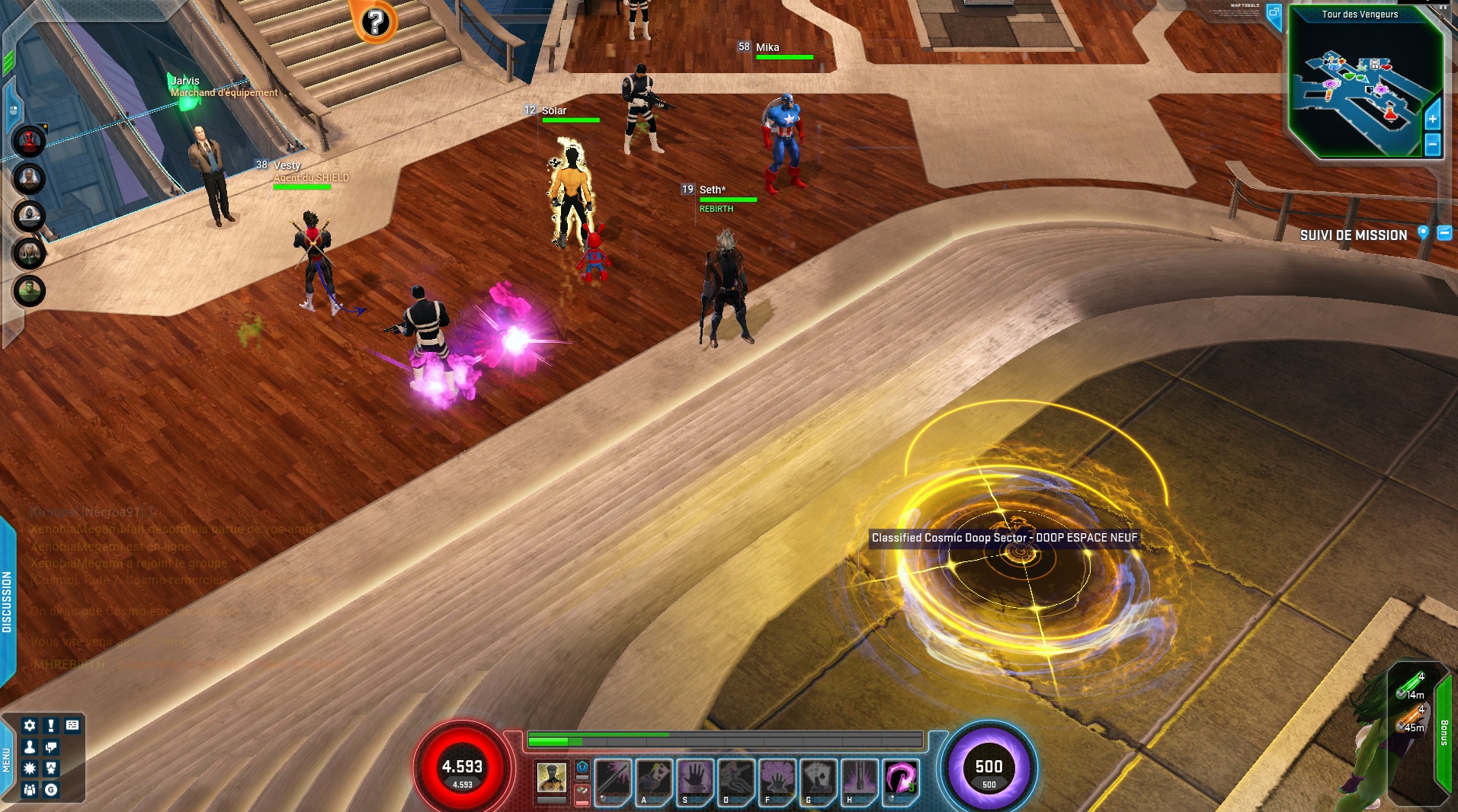Click the exclamation mark menu icon
The width and height of the screenshot is (1458, 812).
pos(51,725)
